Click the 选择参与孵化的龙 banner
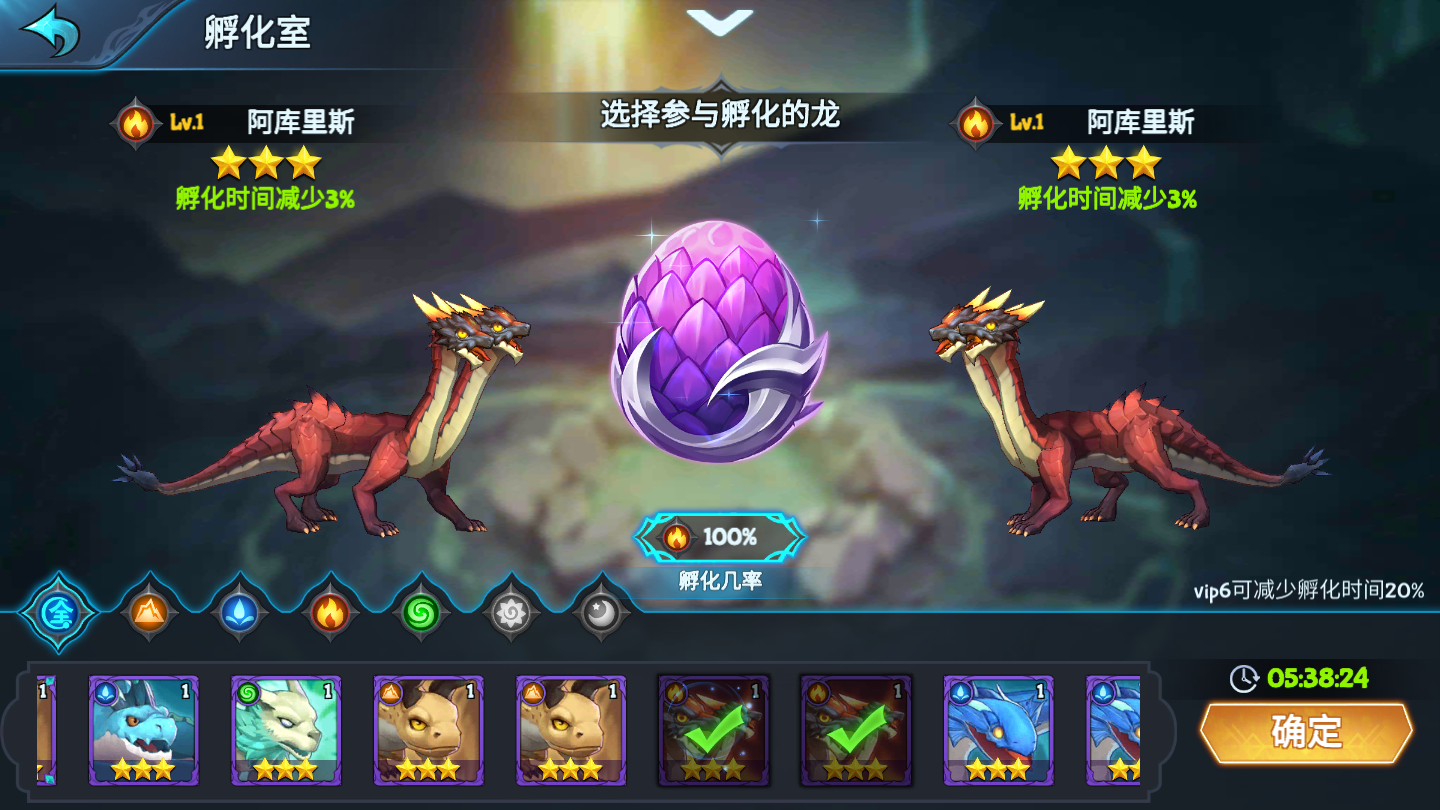This screenshot has height=810, width=1440. [719, 113]
